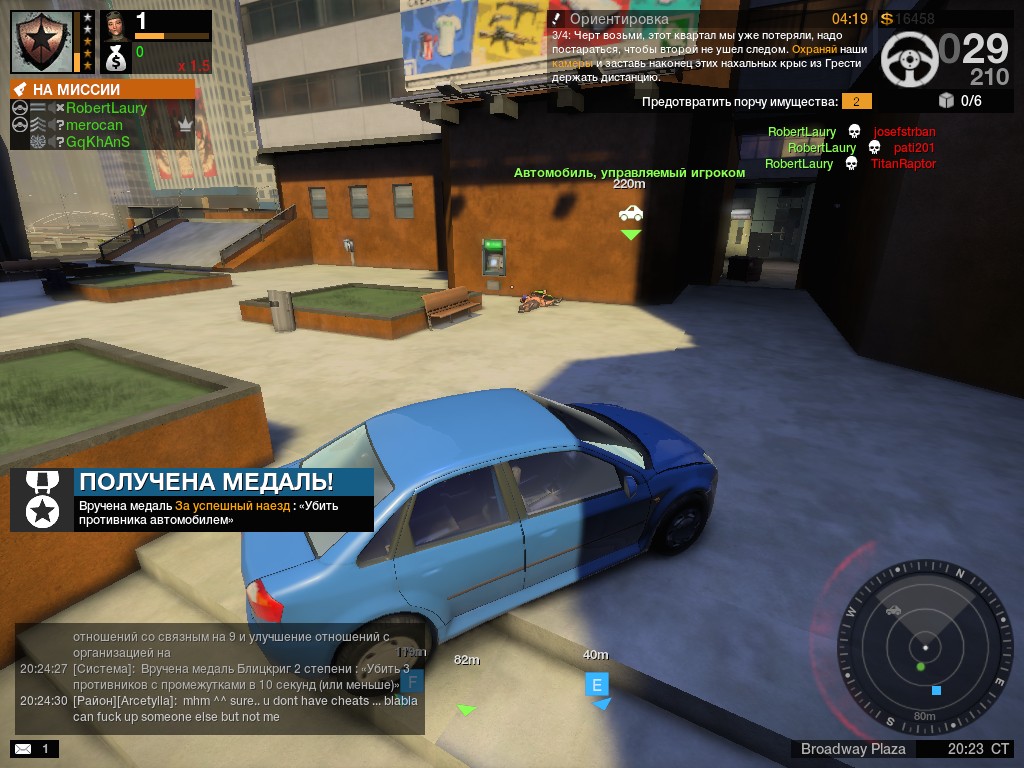Select the blue E objective waypoint marker
Image resolution: width=1024 pixels, height=768 pixels.
[x=597, y=685]
